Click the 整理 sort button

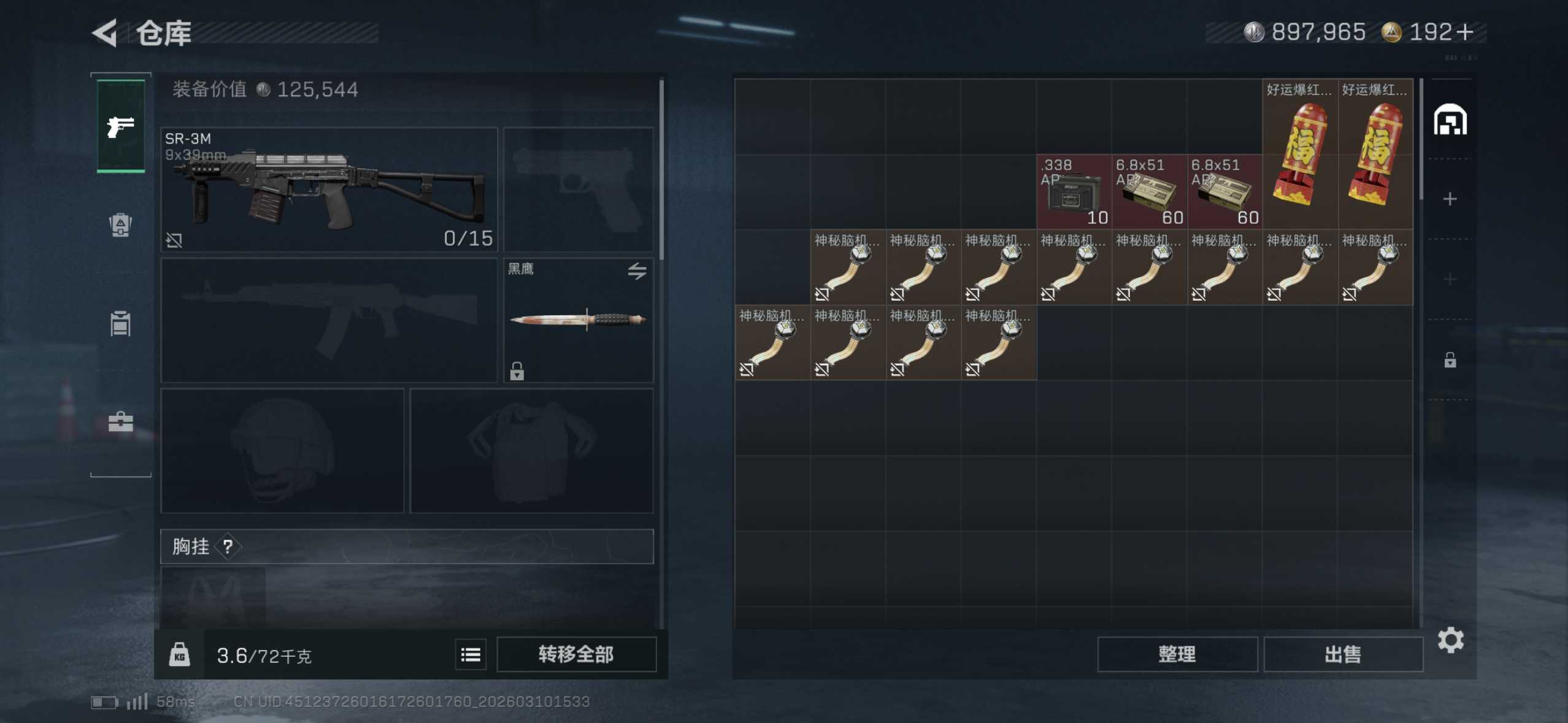click(x=1177, y=654)
